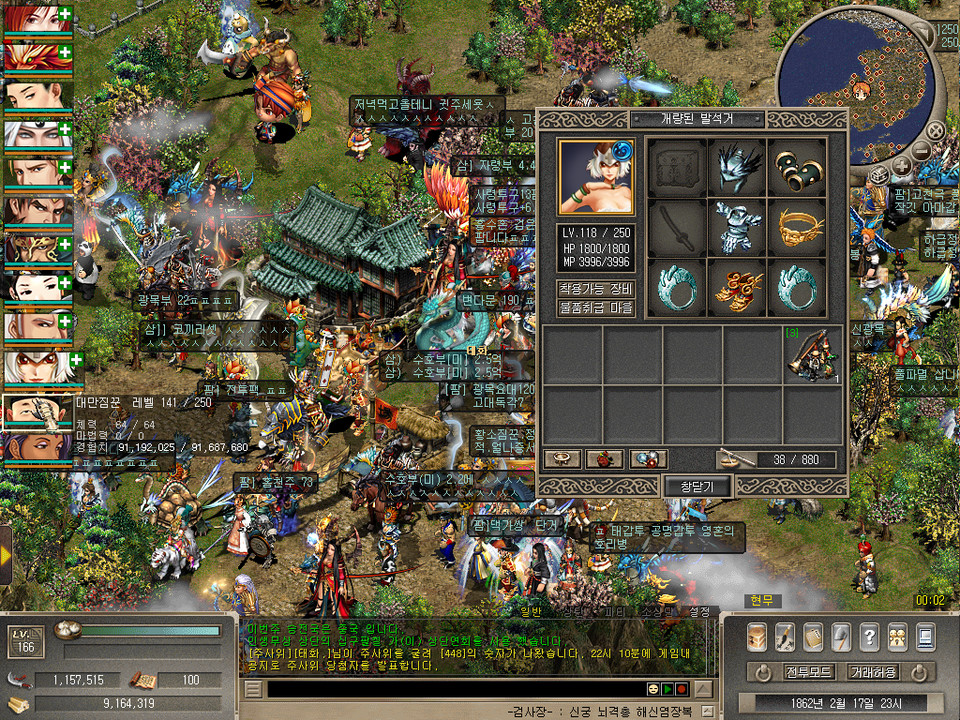This screenshot has height=720, width=960.
Task: Open the axe menu icon
Action: 841,636
